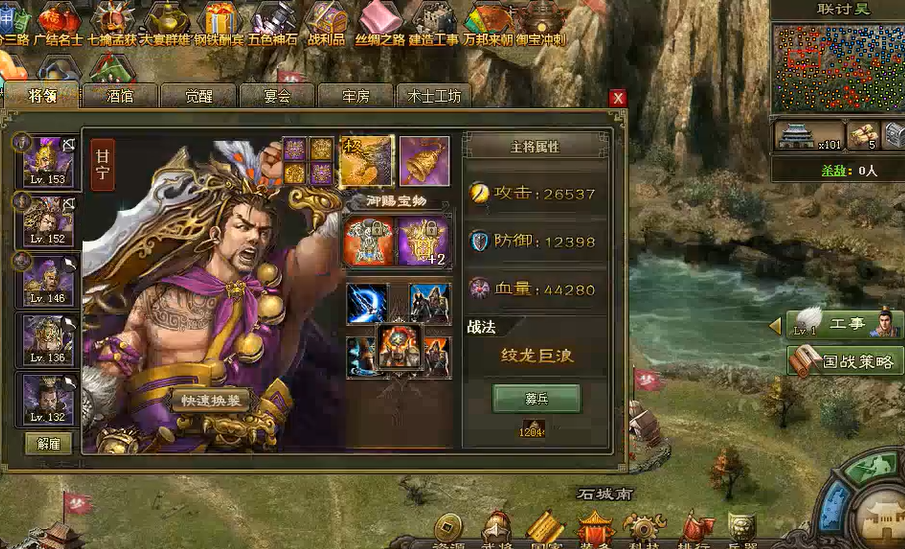Select the Lv. 153 general portrait
The height and width of the screenshot is (549, 905).
(x=48, y=161)
